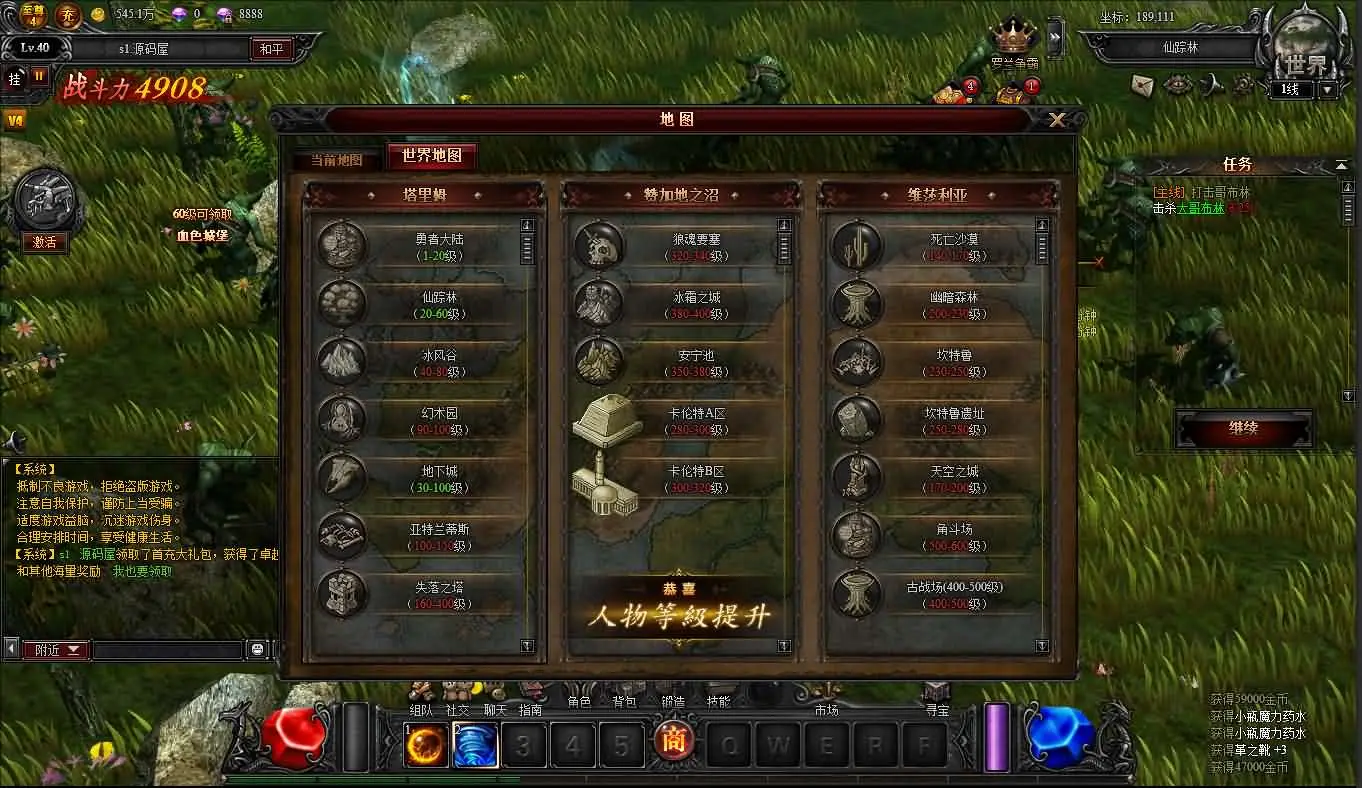Screen dimensions: 1362x788
Task: Open the 1线 server line dropdown
Action: [x=1325, y=88]
